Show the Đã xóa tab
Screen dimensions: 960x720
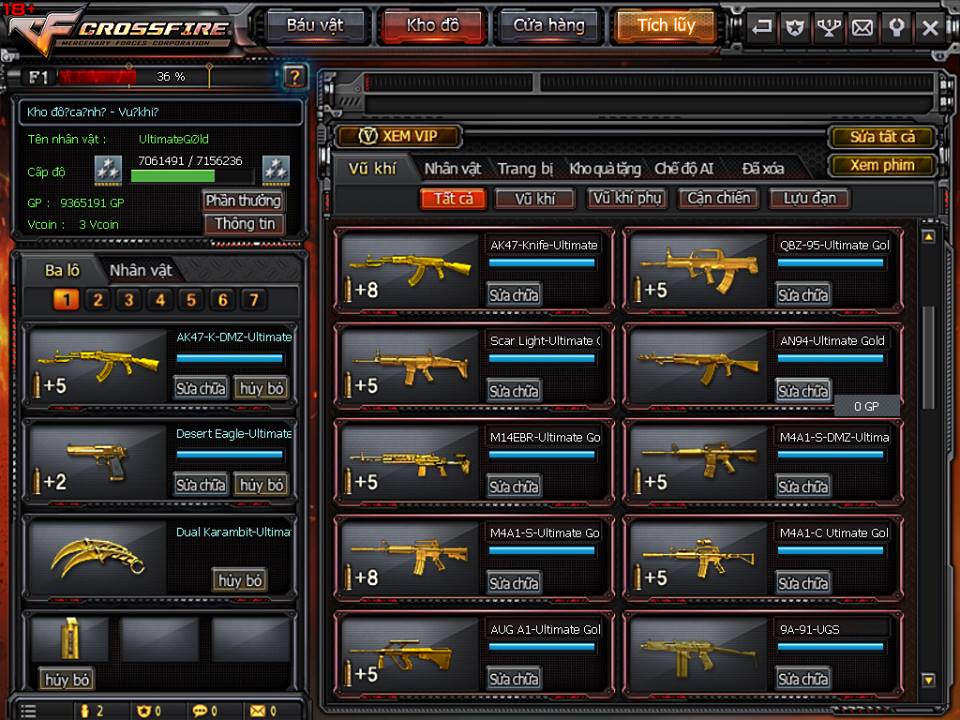pyautogui.click(x=763, y=169)
